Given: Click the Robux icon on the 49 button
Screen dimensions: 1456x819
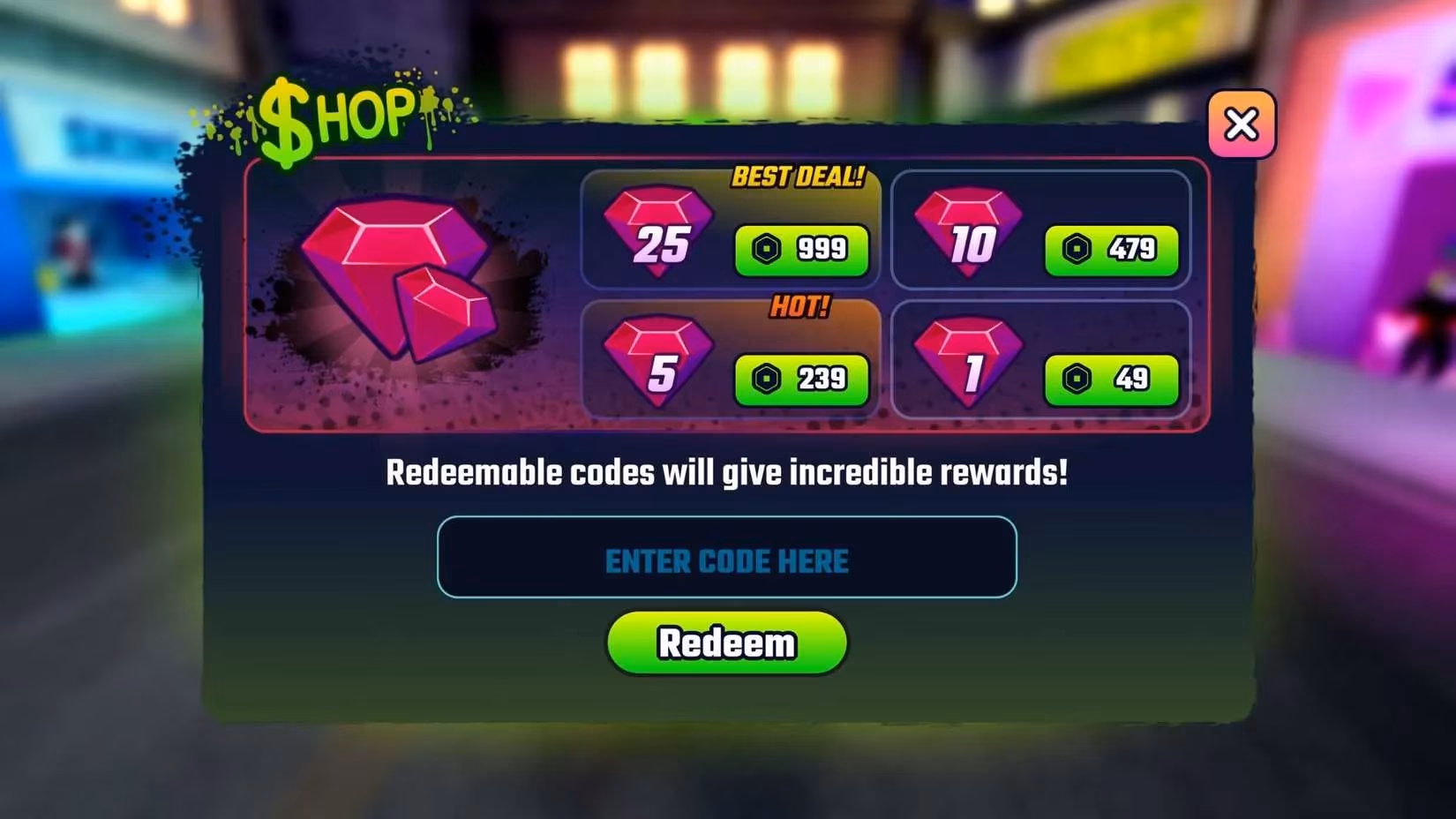Looking at the screenshot, I should point(1076,379).
